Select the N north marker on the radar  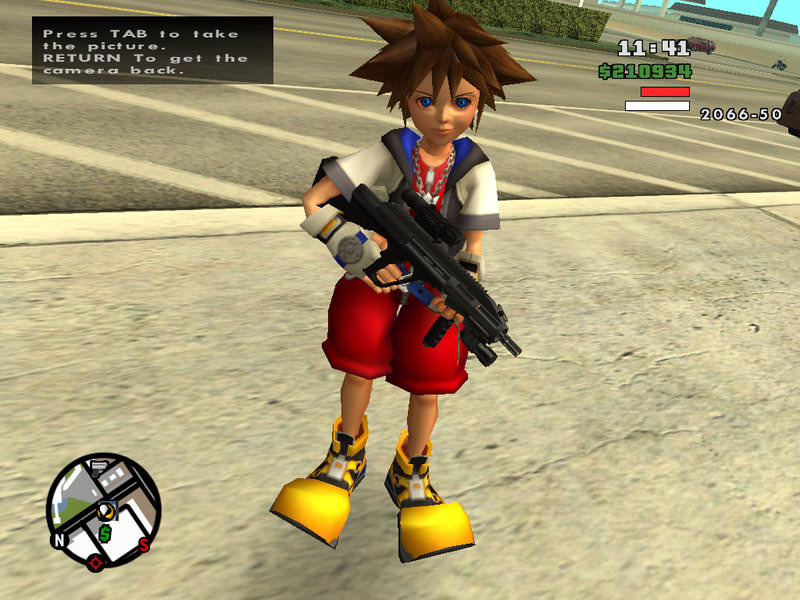(x=59, y=543)
